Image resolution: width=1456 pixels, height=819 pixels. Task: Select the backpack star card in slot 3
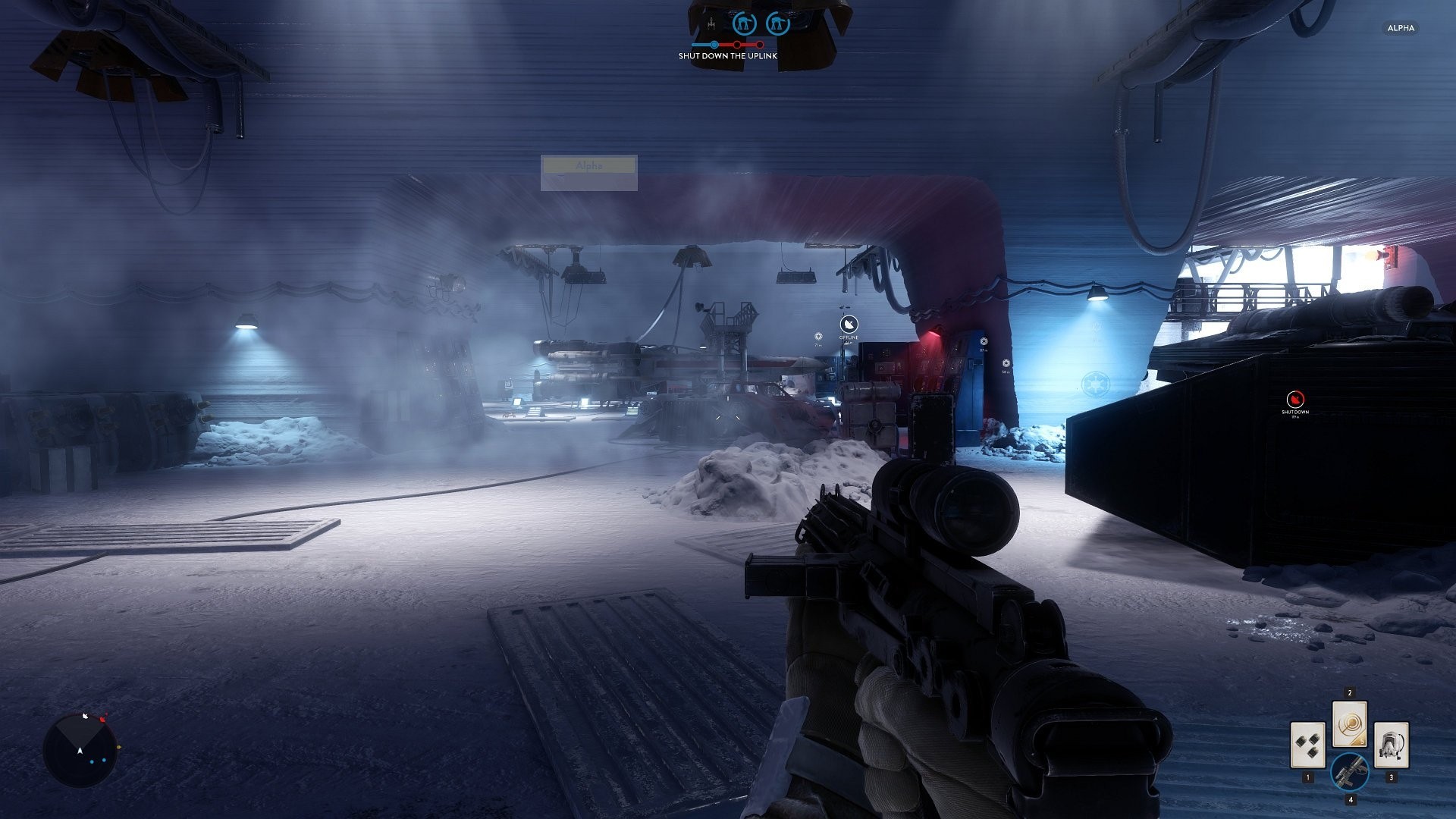click(1391, 745)
